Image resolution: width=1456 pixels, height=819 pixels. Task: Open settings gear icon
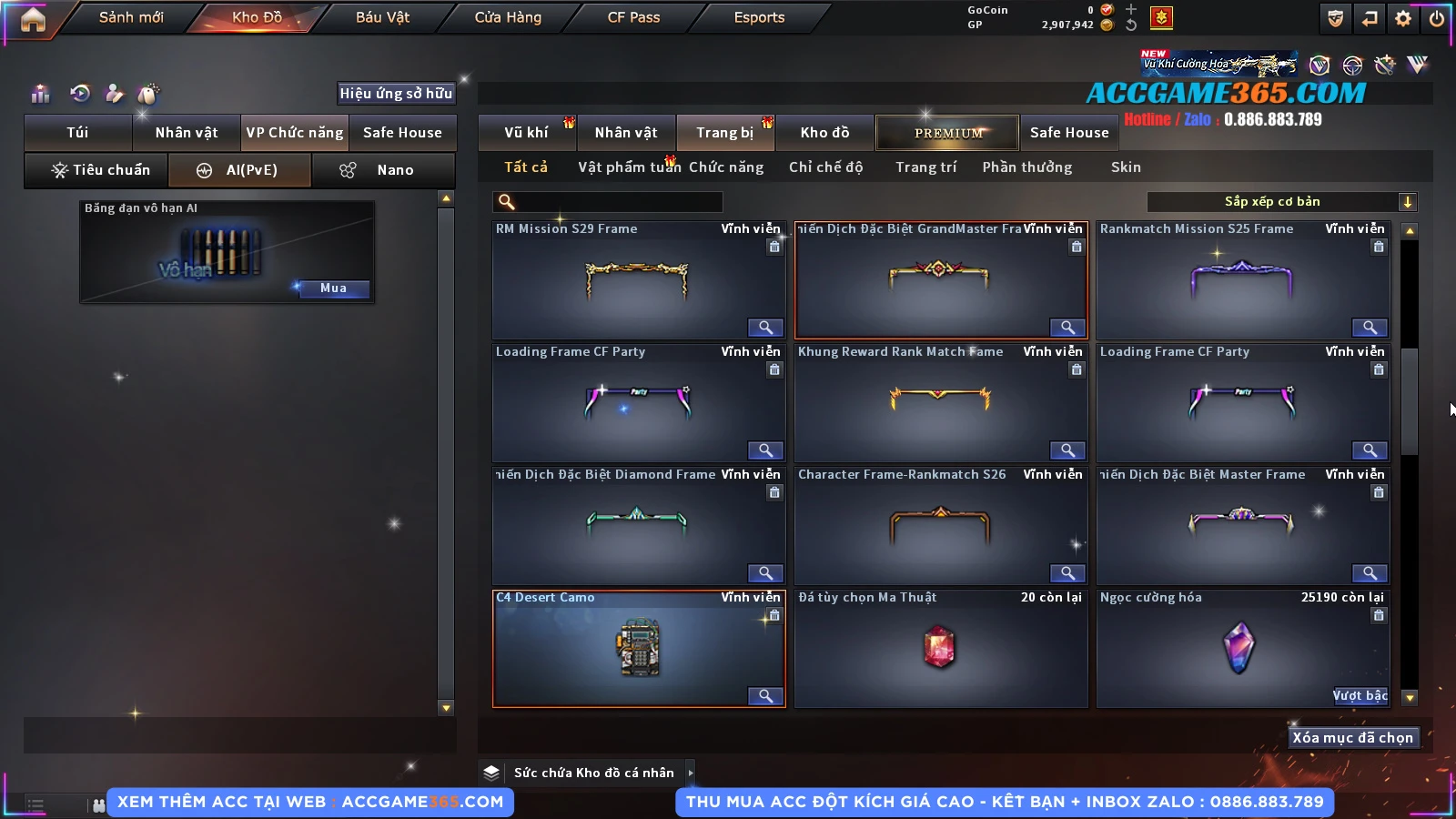(x=1403, y=18)
